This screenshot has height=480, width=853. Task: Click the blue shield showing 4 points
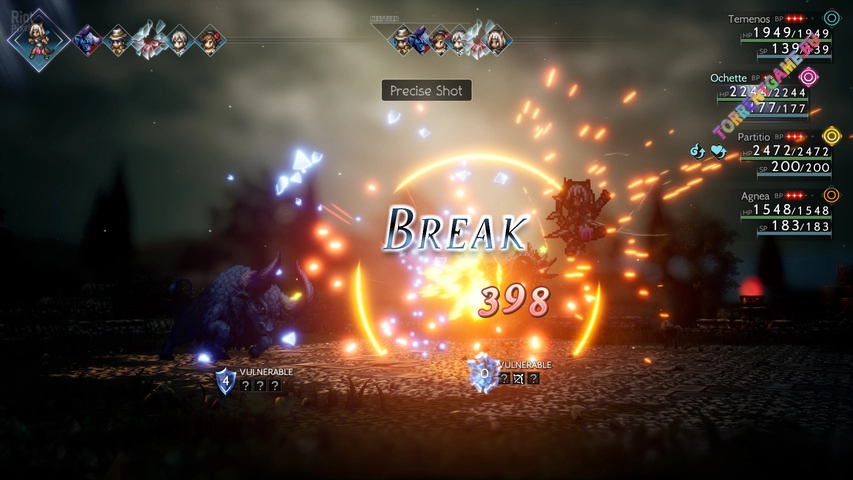coord(225,379)
